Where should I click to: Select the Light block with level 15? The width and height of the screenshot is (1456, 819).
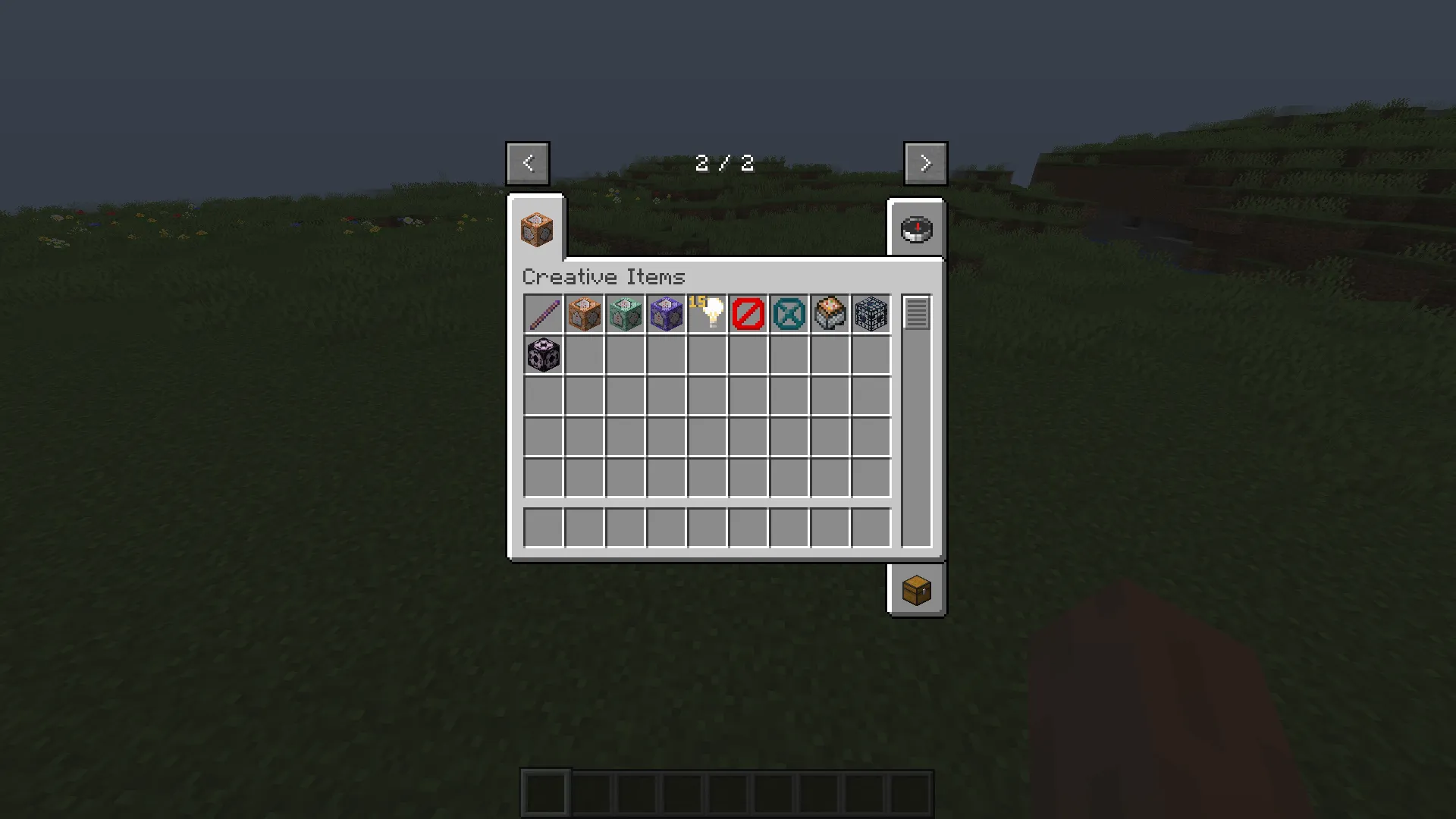(x=708, y=314)
